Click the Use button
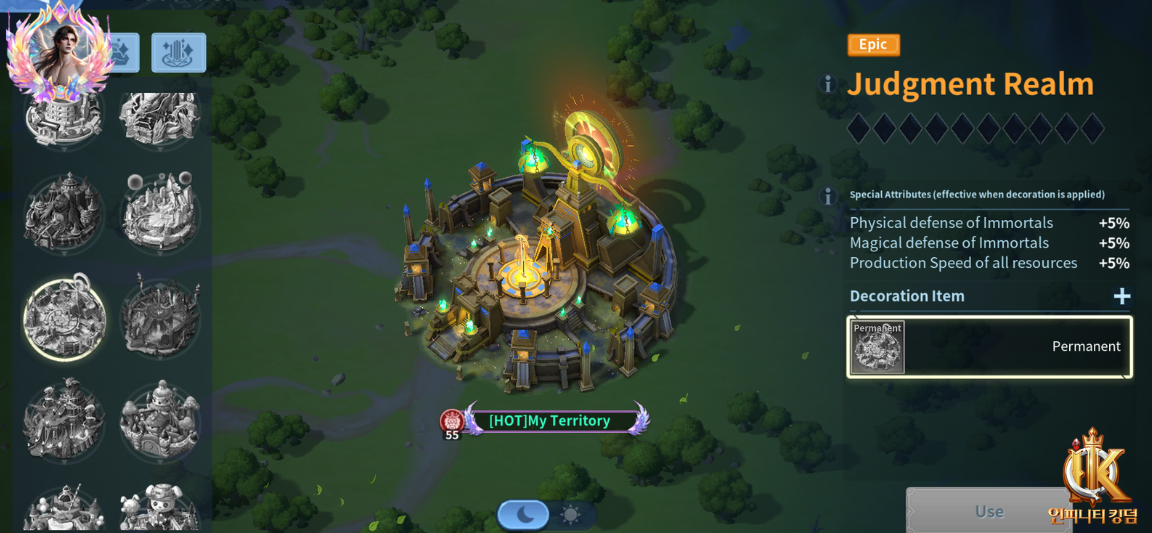 (988, 511)
